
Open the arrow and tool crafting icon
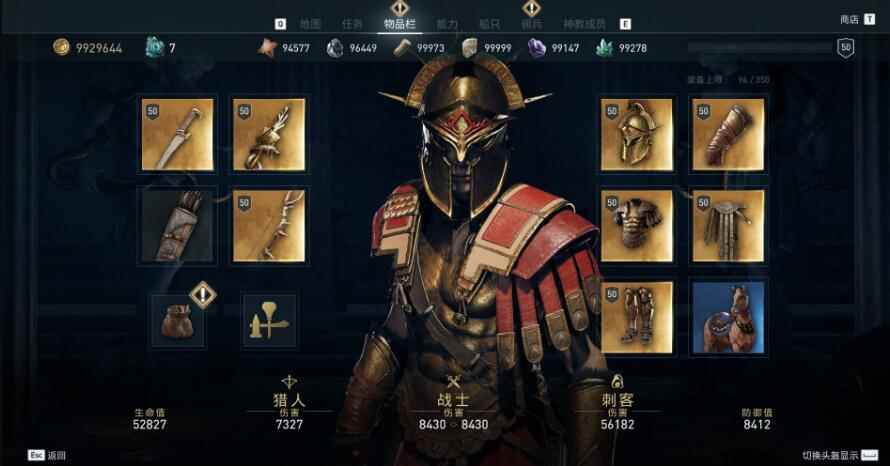tap(268, 320)
